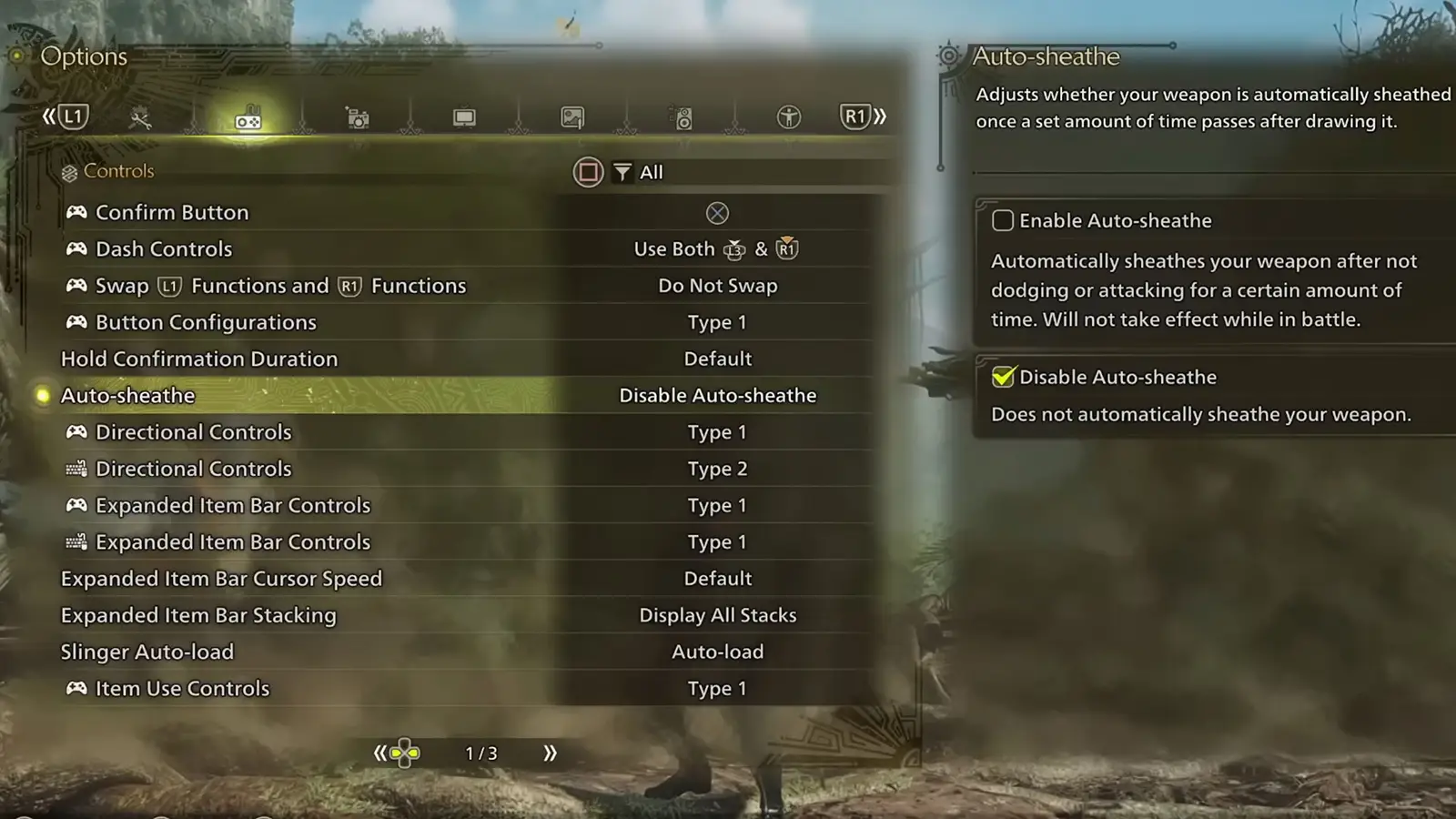Open the camera settings tab
1456x819 pixels.
tap(357, 116)
